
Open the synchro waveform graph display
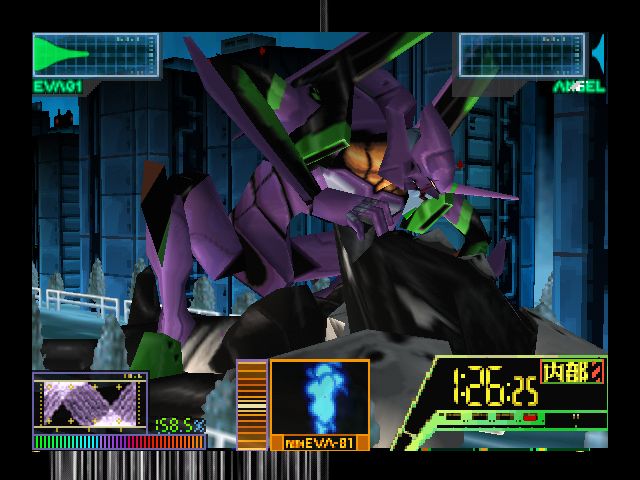click(90, 402)
